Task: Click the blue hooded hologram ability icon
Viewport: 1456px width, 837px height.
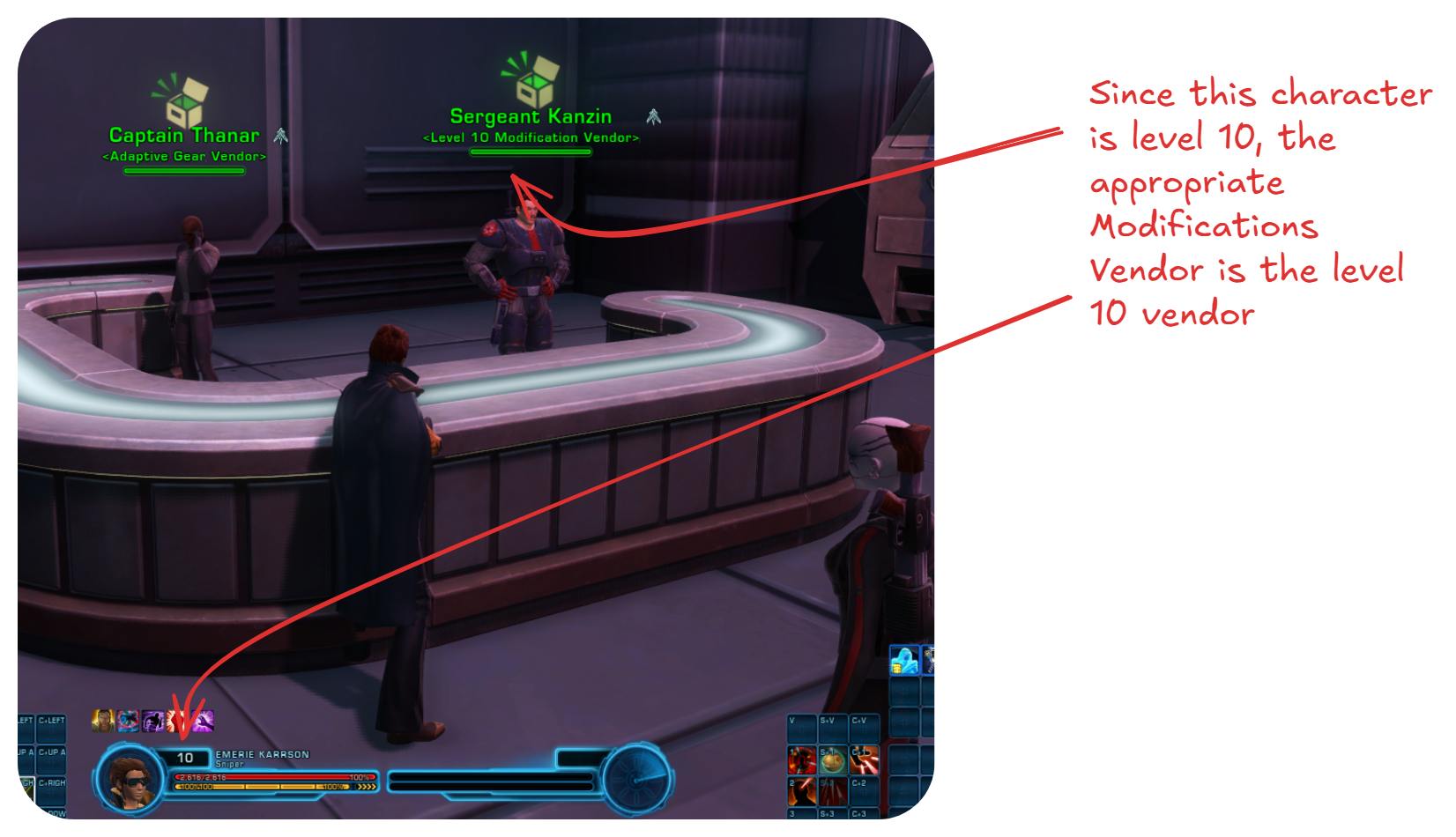Action: pyautogui.click(x=904, y=660)
